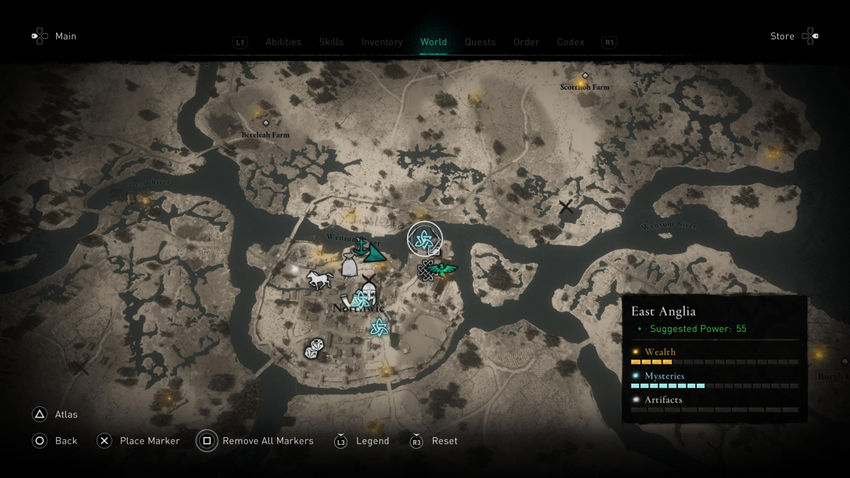
Task: Show the Quests tab
Action: (480, 42)
